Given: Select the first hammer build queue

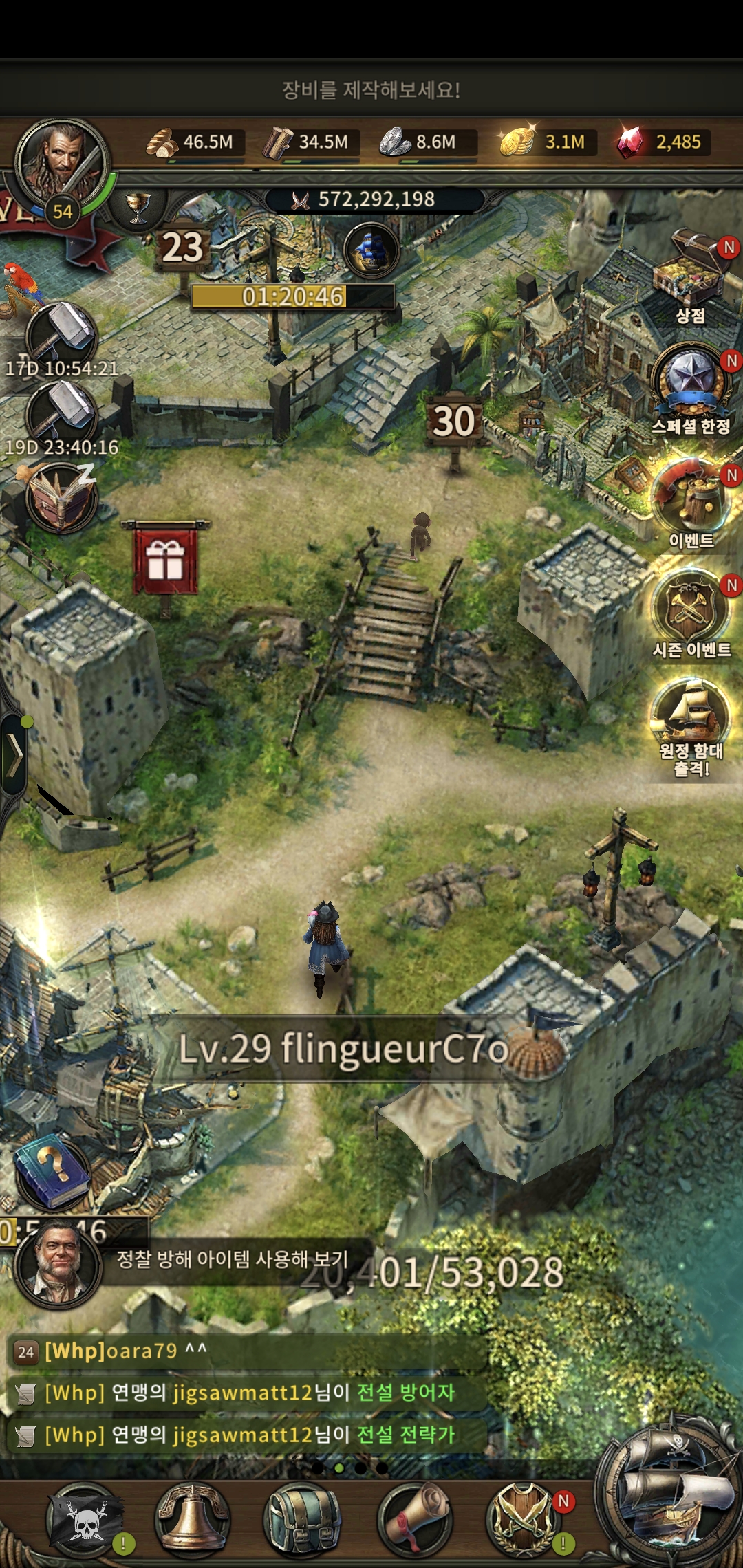Looking at the screenshot, I should pyautogui.click(x=61, y=335).
